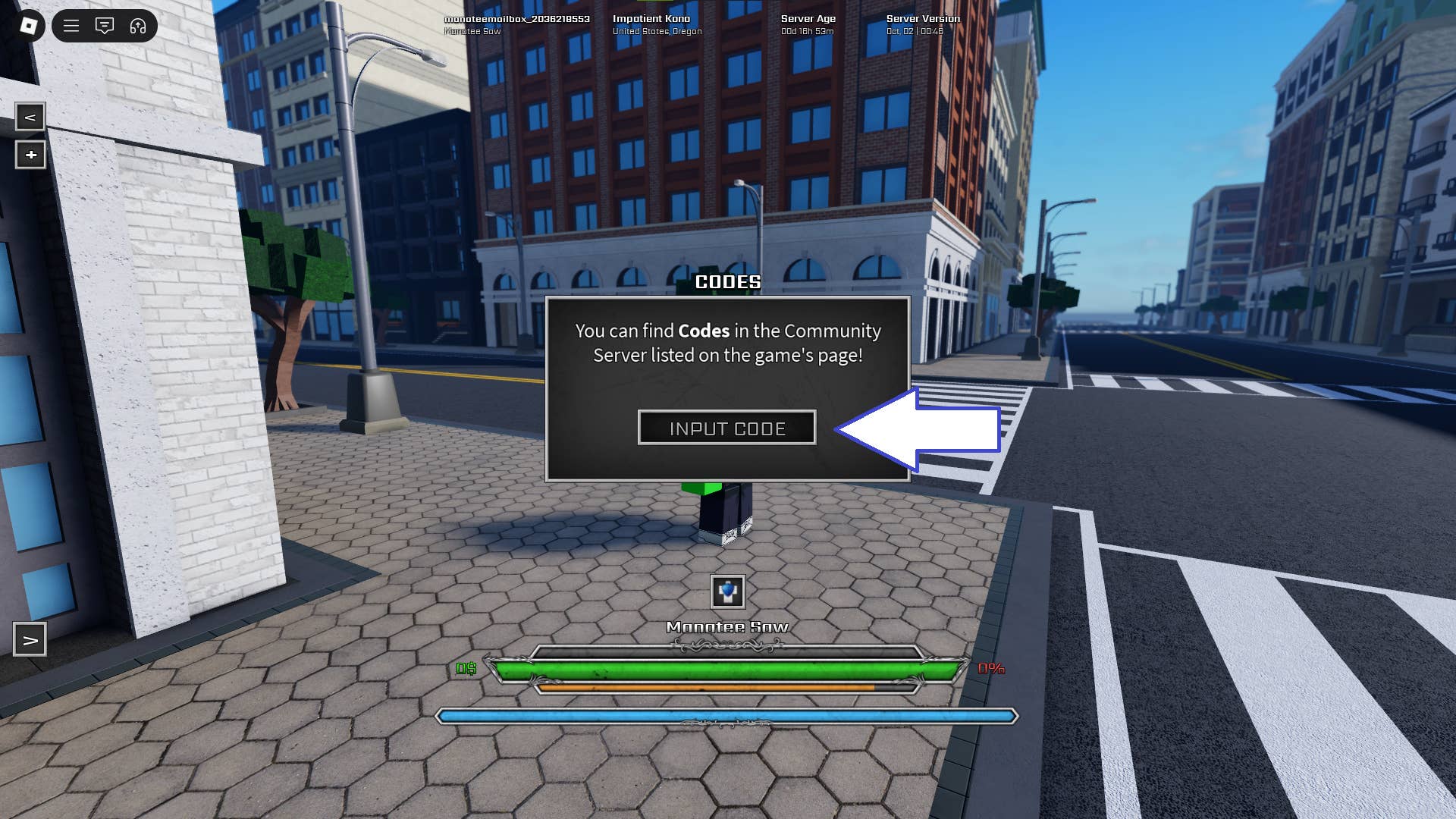
Task: Click the green health bar
Action: (x=727, y=670)
